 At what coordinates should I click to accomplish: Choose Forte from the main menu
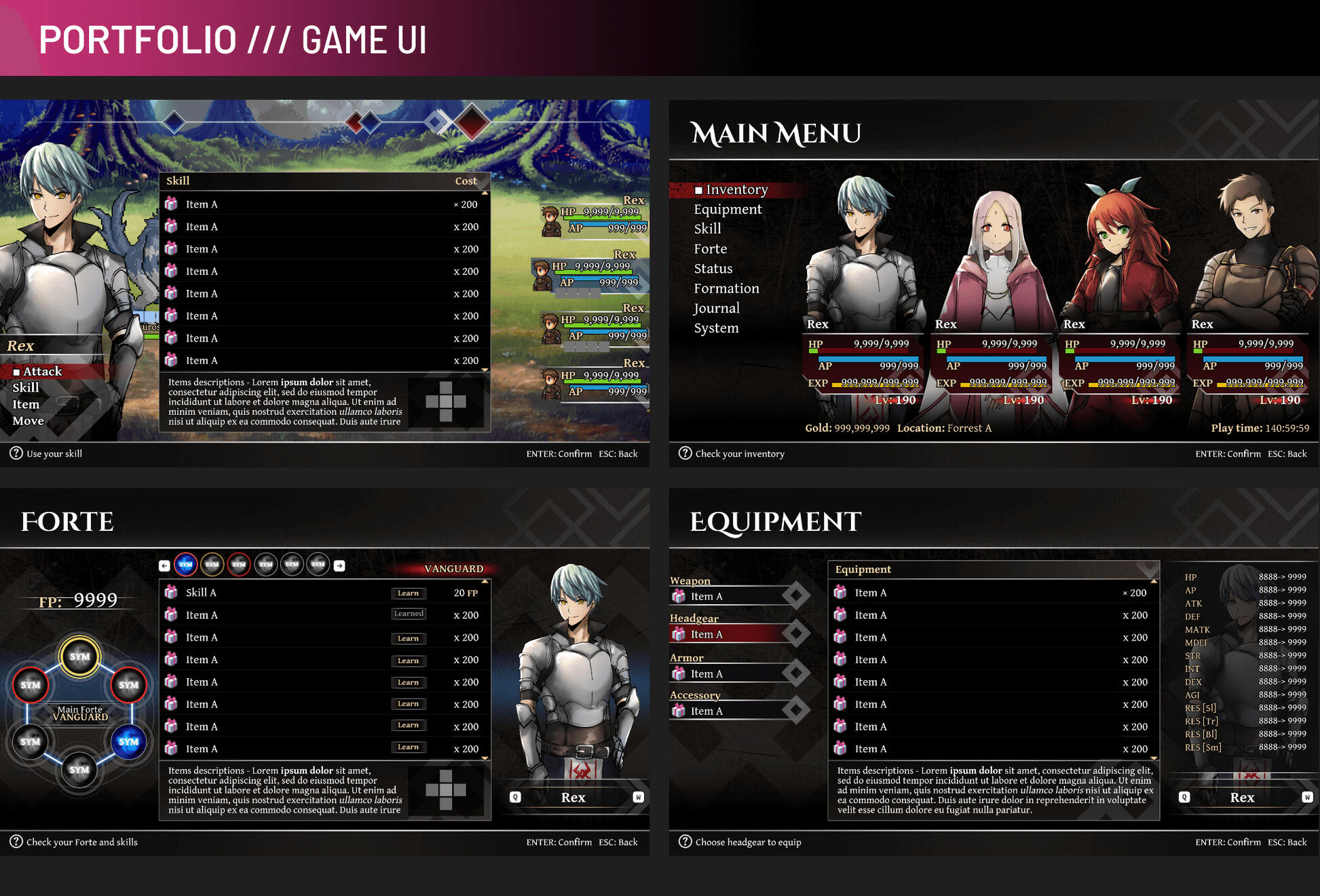point(710,249)
